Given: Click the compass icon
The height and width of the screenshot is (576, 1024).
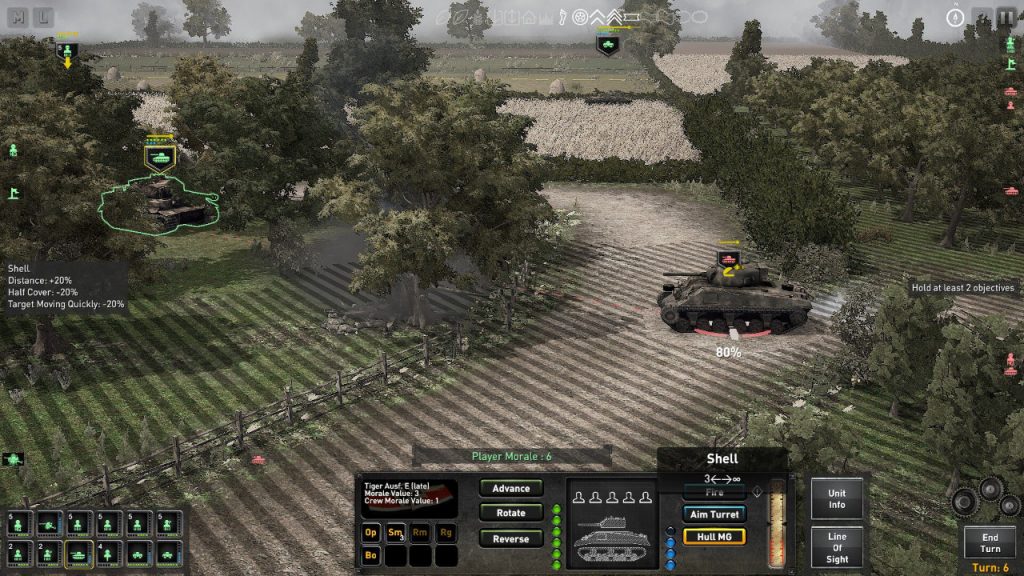Looking at the screenshot, I should point(954,17).
